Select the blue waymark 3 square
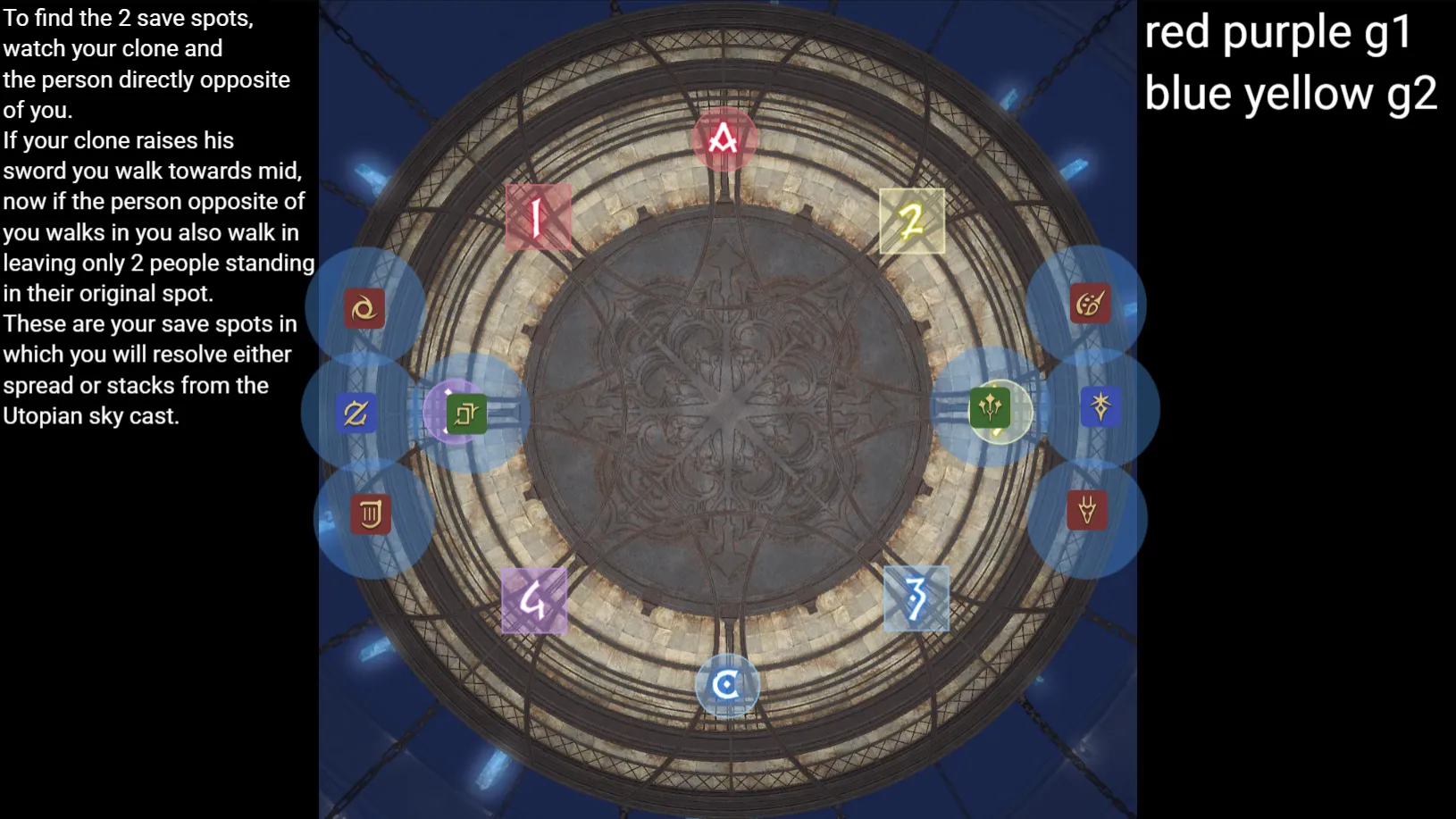Image resolution: width=1456 pixels, height=819 pixels. point(916,600)
